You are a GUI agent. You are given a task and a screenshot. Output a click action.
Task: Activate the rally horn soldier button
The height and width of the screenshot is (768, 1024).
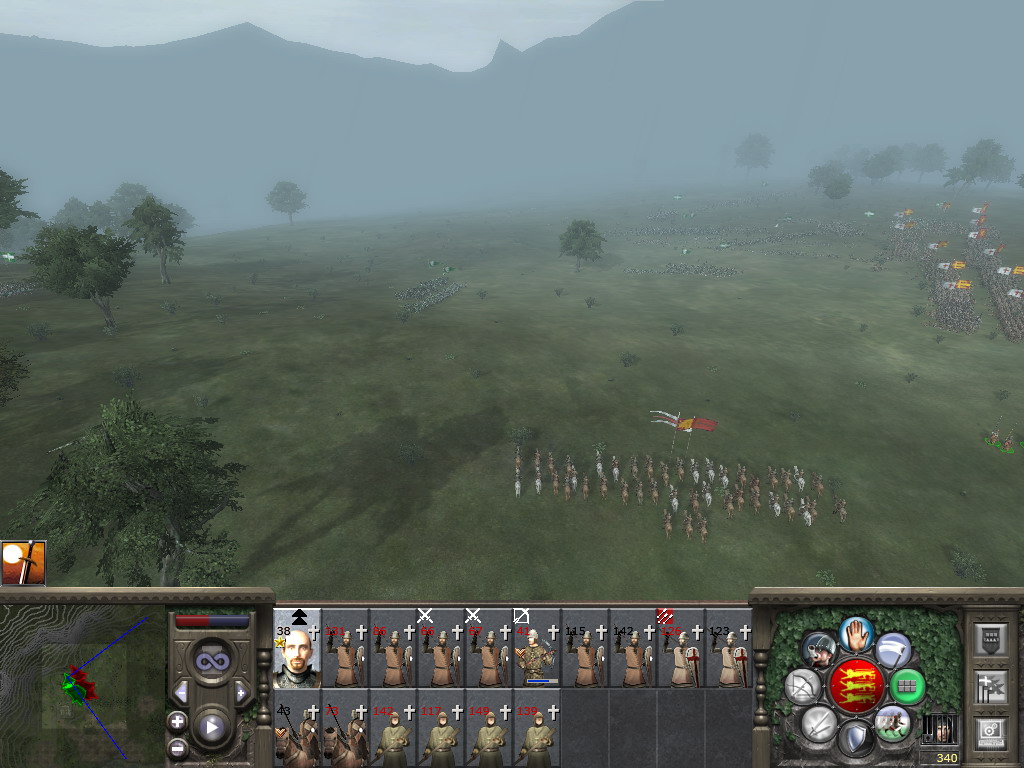coord(819,651)
